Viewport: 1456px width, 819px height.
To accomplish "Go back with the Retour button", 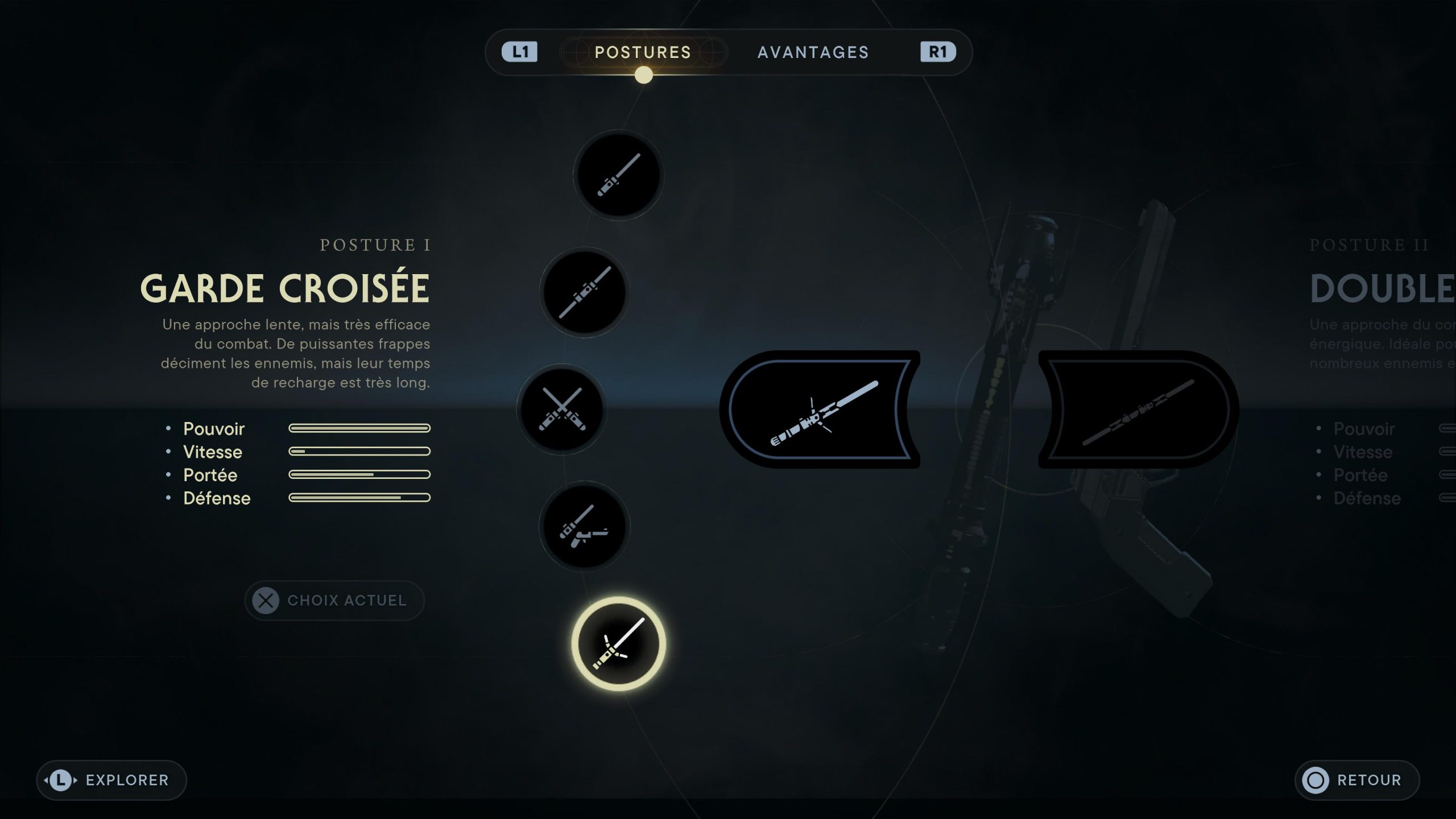I will click(x=1357, y=780).
